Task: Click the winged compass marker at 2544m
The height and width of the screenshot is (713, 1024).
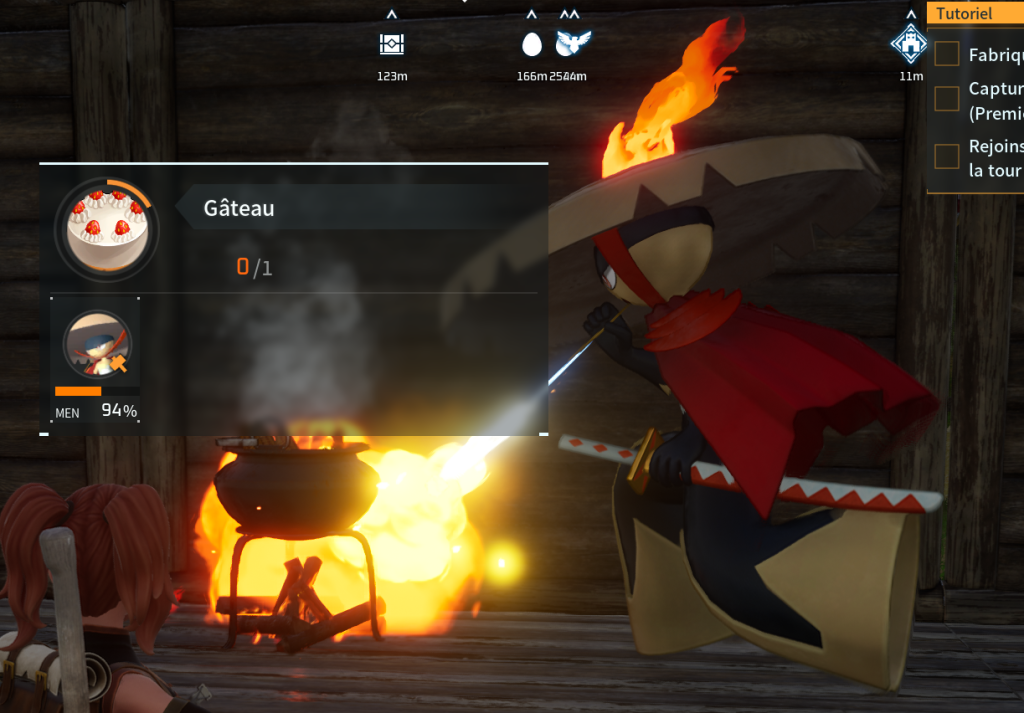Action: point(574,43)
